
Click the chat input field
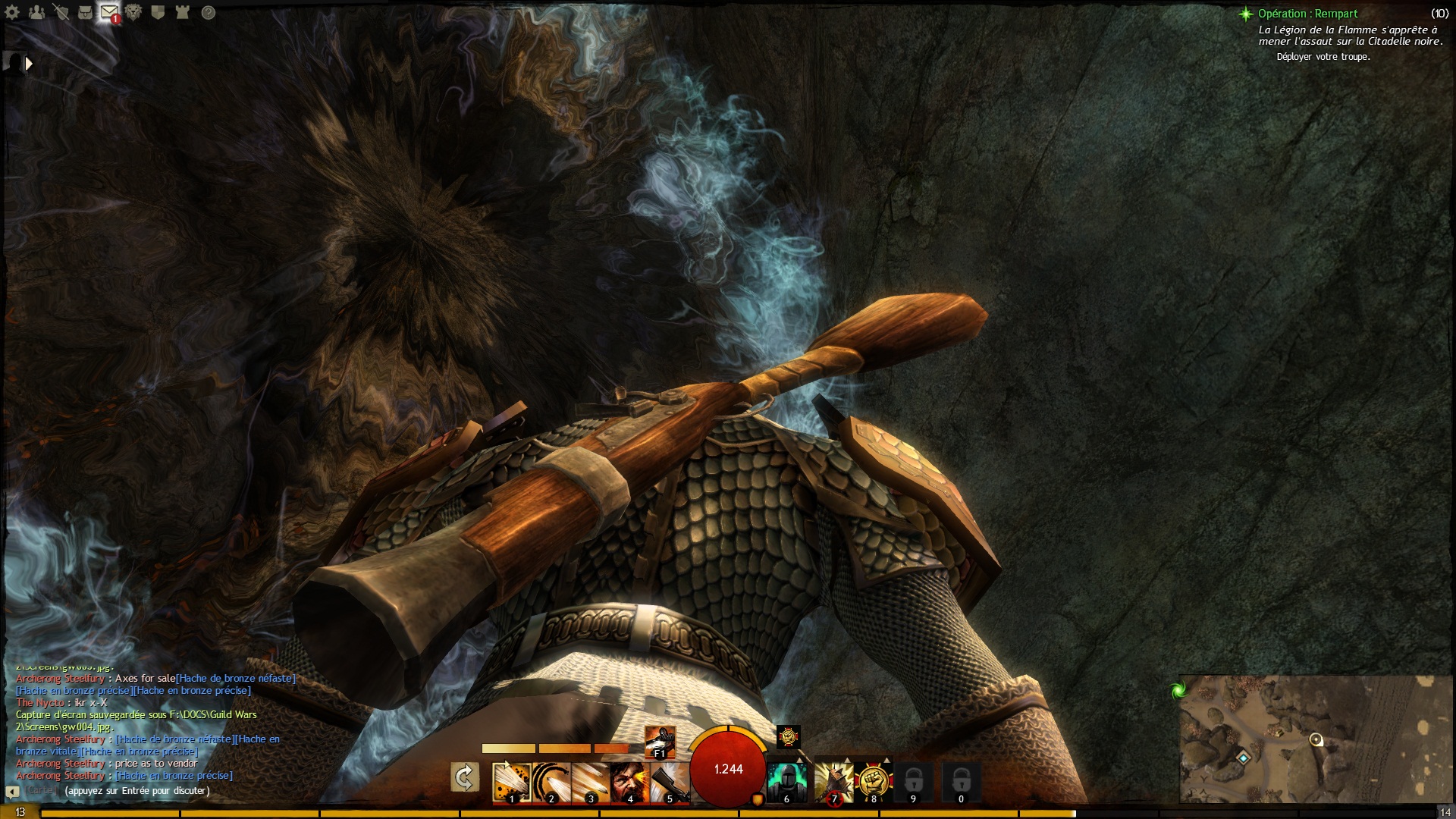(x=137, y=791)
